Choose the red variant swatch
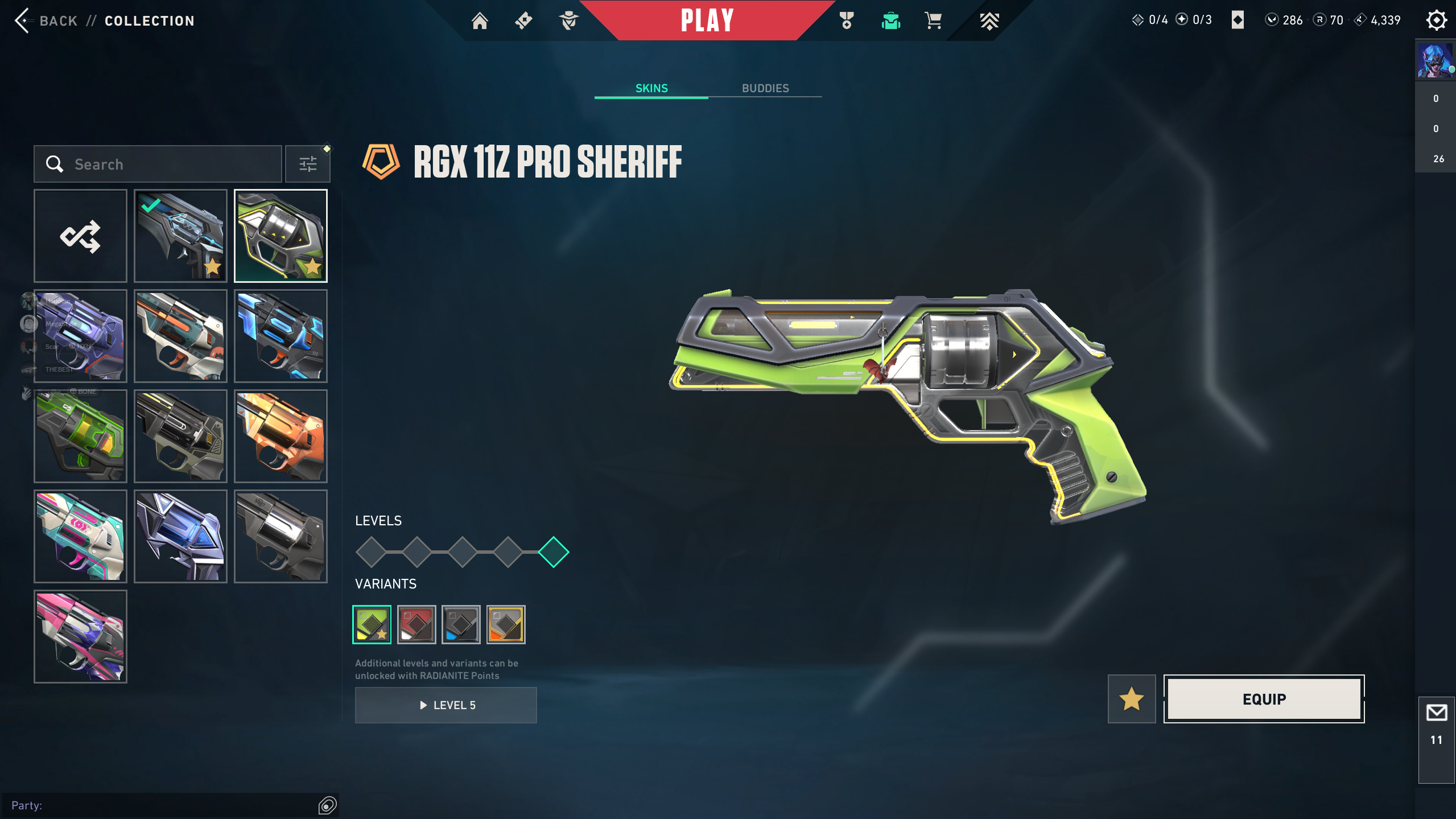 tap(416, 624)
